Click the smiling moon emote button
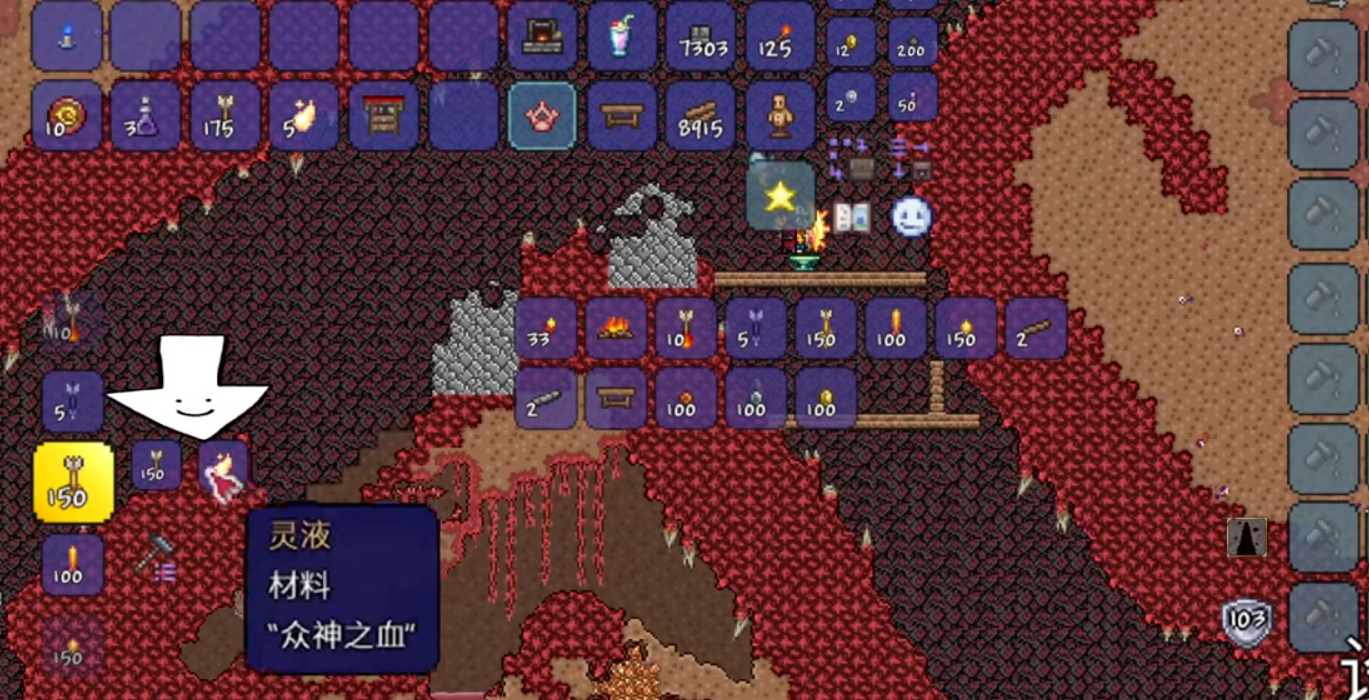 pos(911,217)
